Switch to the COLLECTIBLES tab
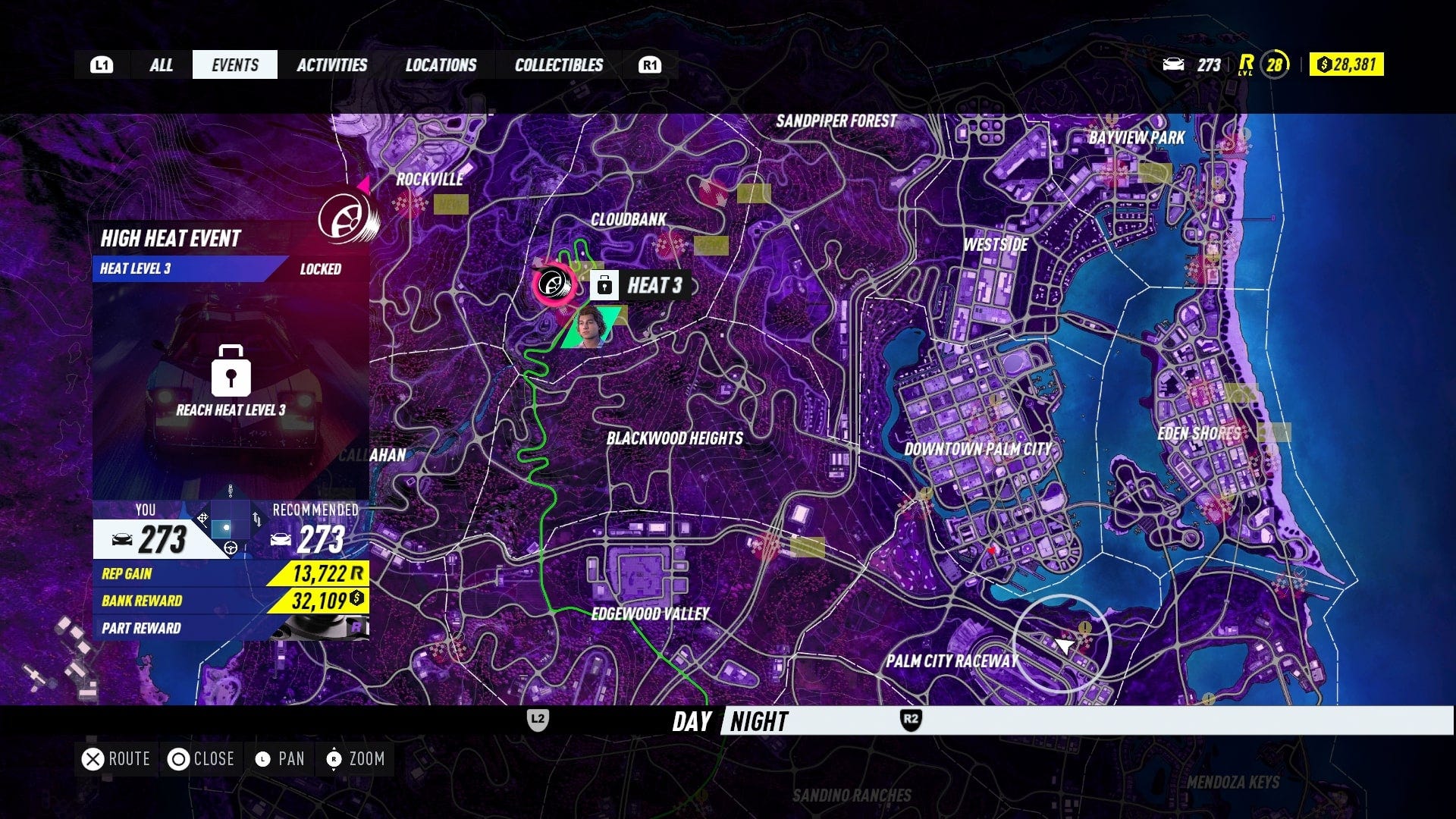Viewport: 1456px width, 819px height. click(x=558, y=64)
